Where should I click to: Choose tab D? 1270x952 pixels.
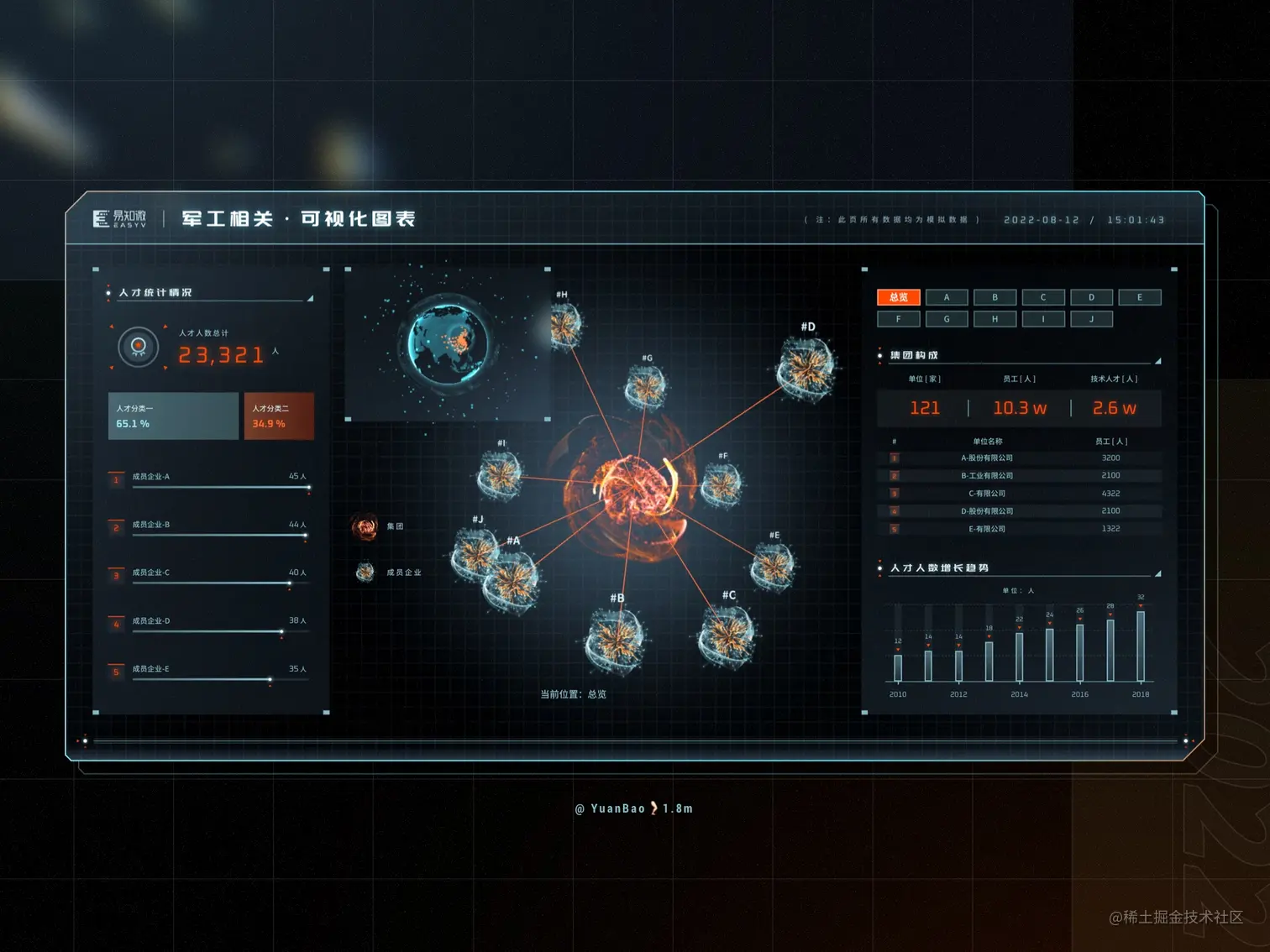[x=1091, y=297]
